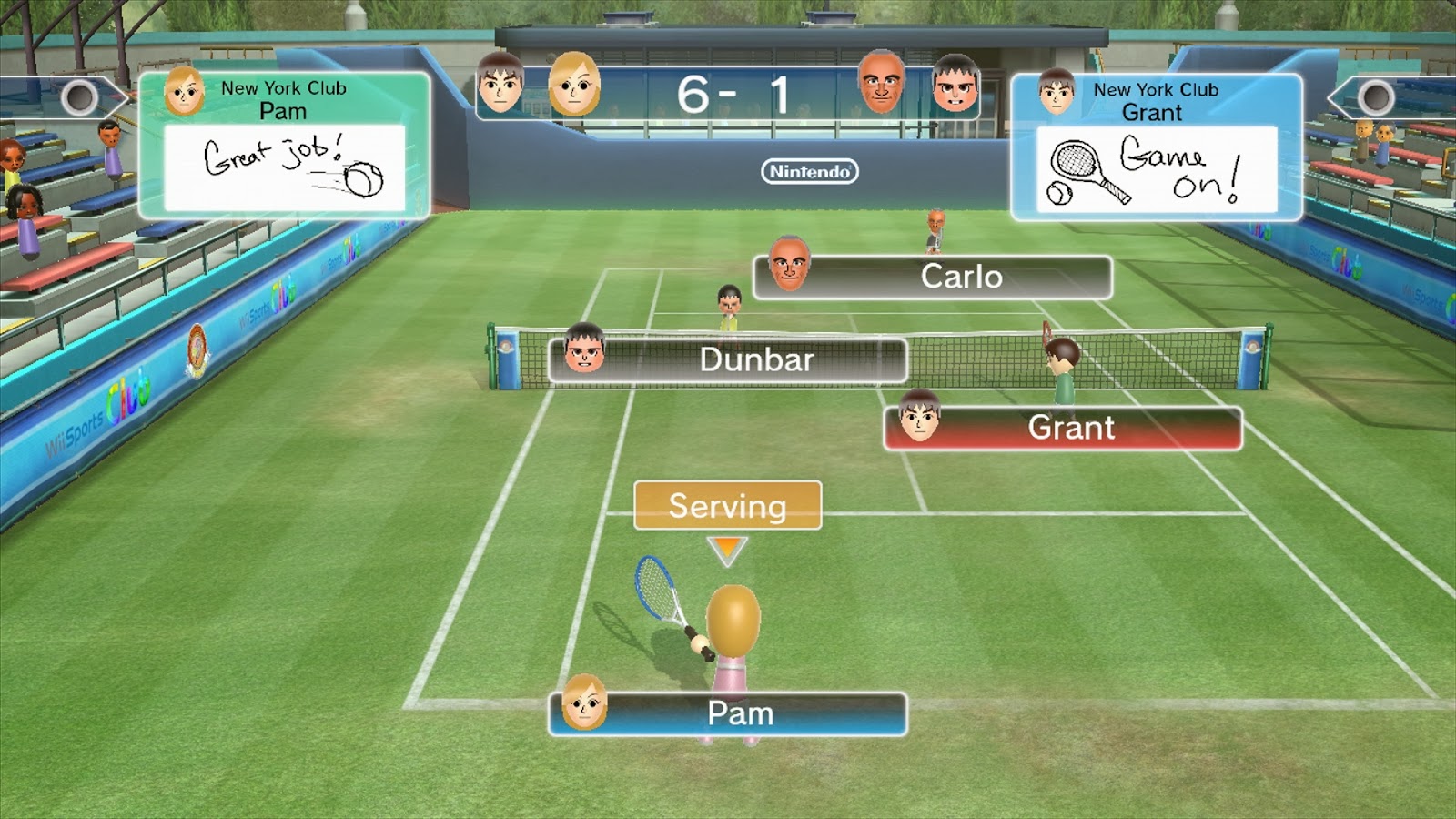This screenshot has height=819, width=1456.
Task: Choose the Dunbar player name tag
Action: 728,360
